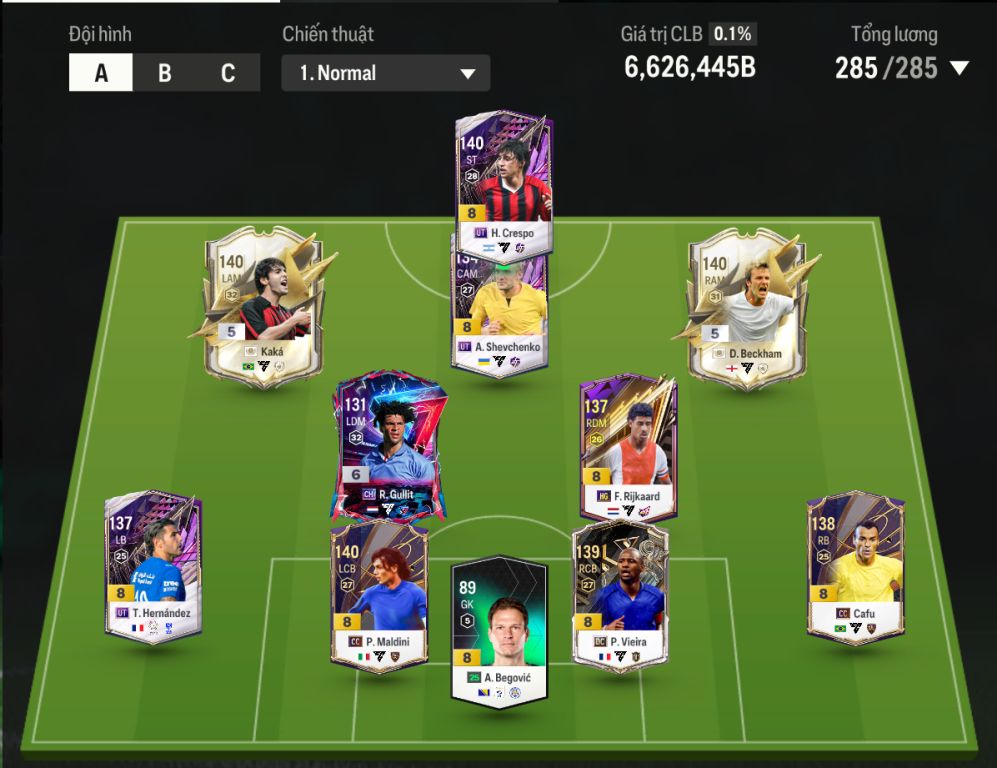This screenshot has width=997, height=768.
Task: Switch to squad tab A
Action: click(x=101, y=73)
